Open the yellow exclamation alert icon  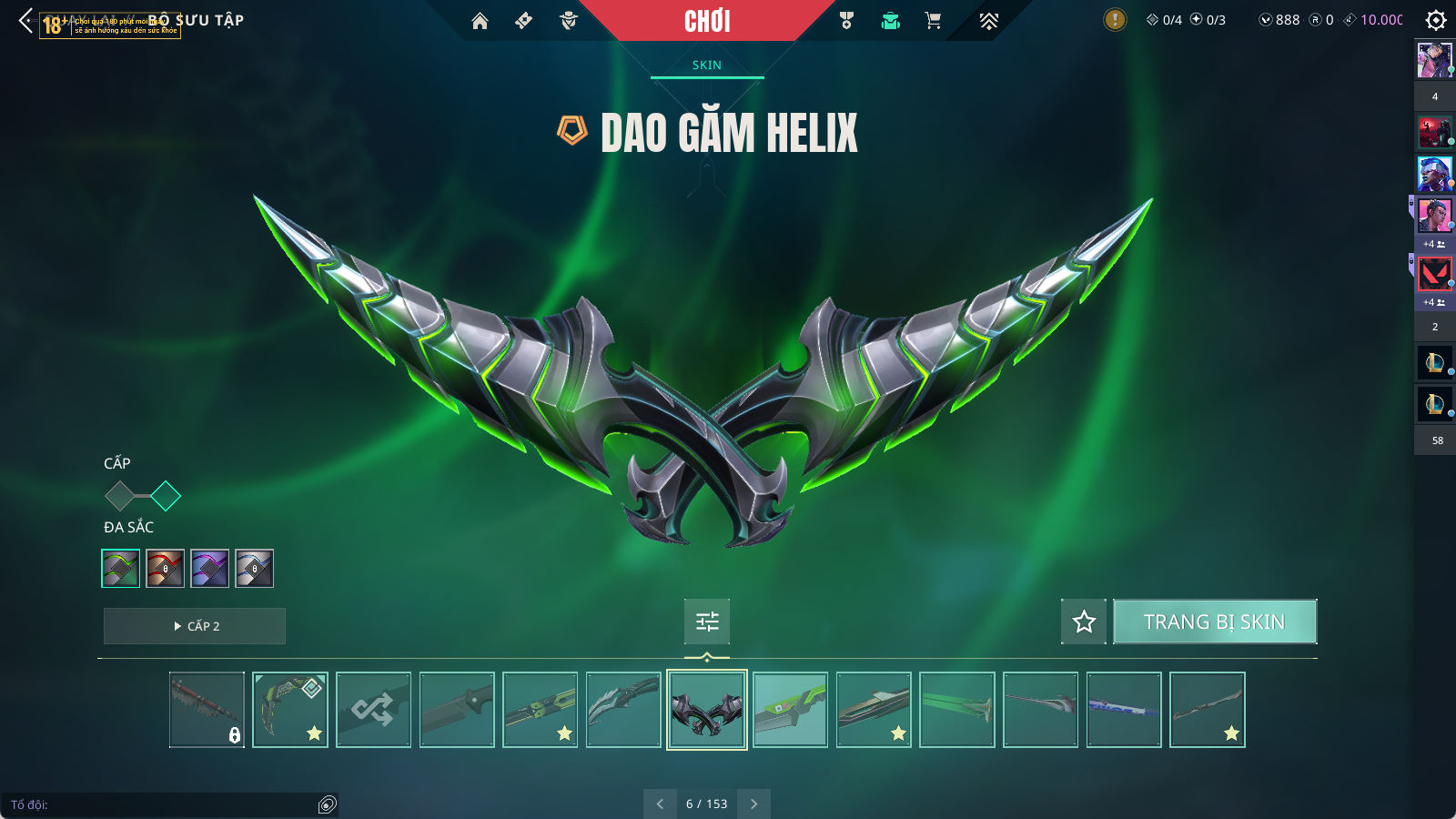[1114, 20]
